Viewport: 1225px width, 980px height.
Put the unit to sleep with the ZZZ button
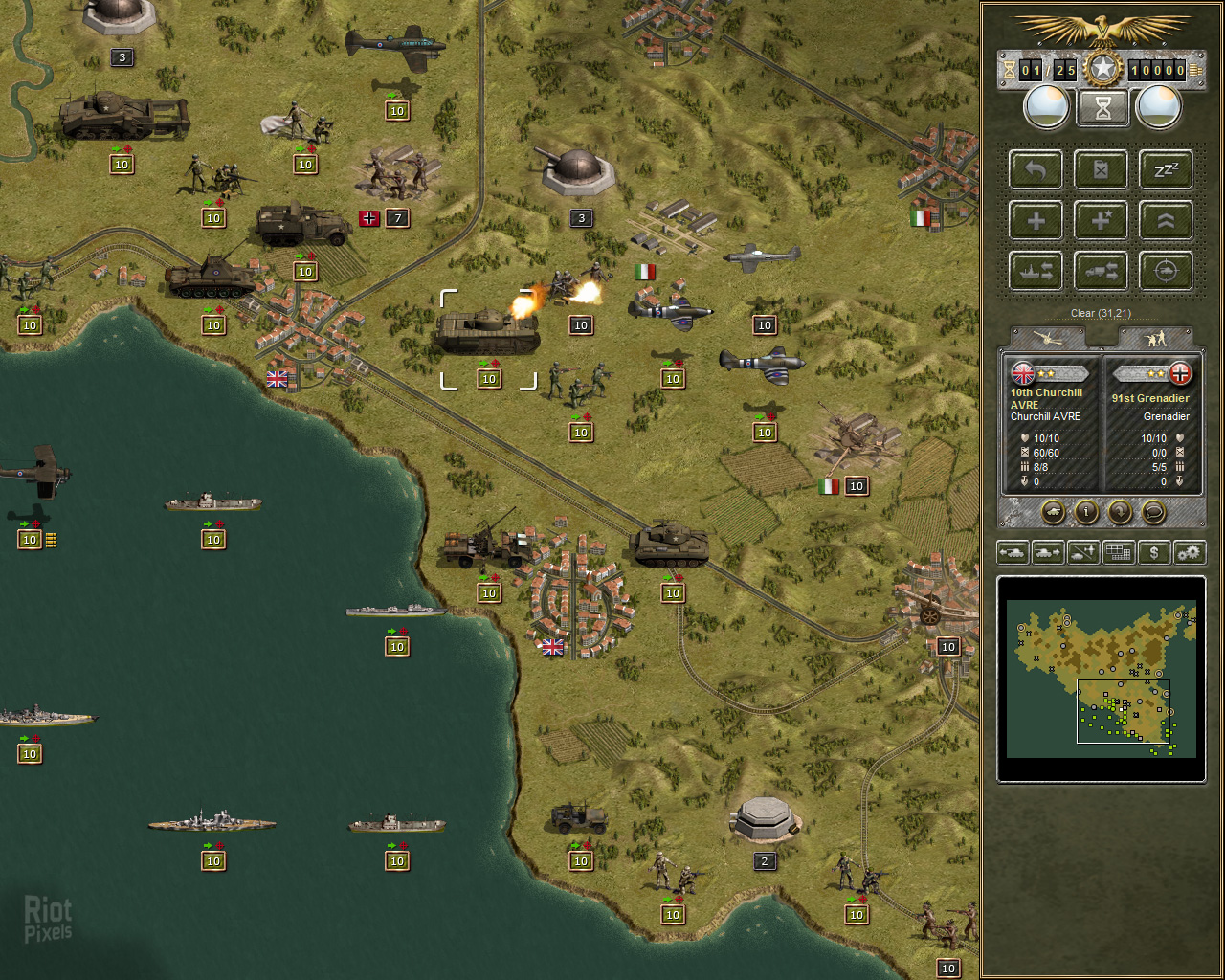pos(1166,170)
